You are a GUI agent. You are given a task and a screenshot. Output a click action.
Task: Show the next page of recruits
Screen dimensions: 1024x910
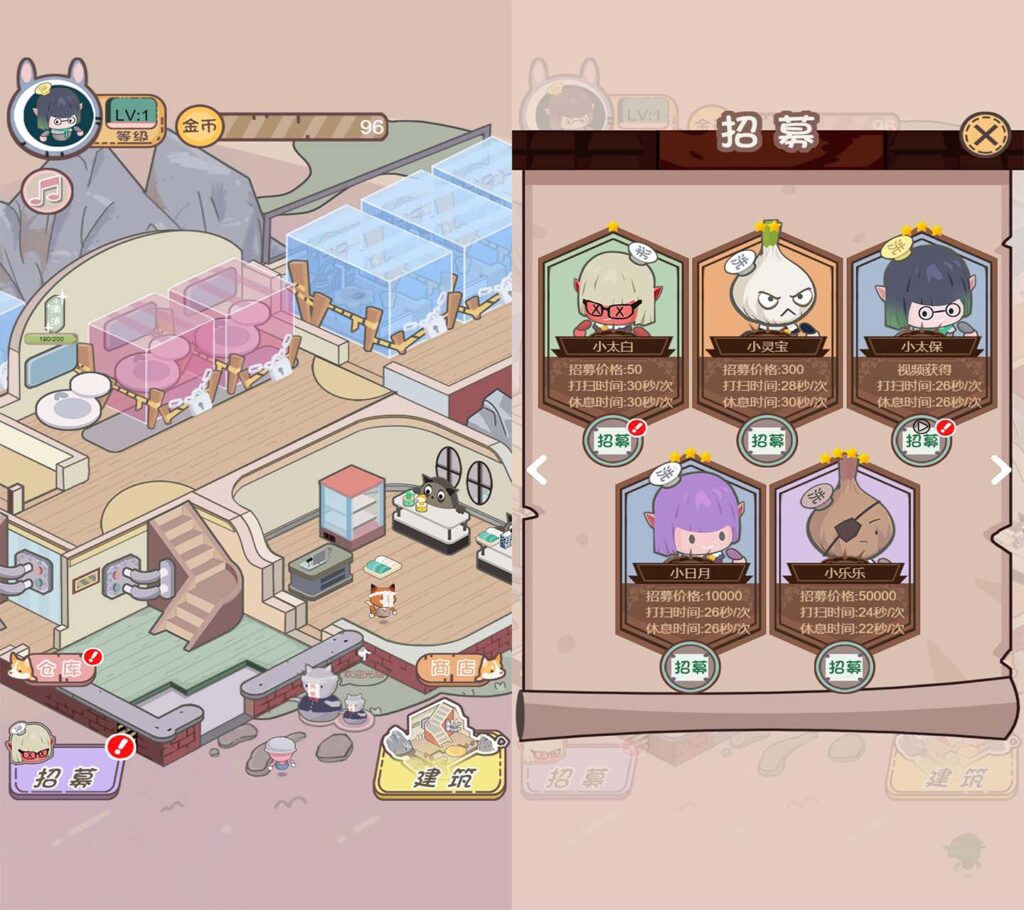coord(999,468)
